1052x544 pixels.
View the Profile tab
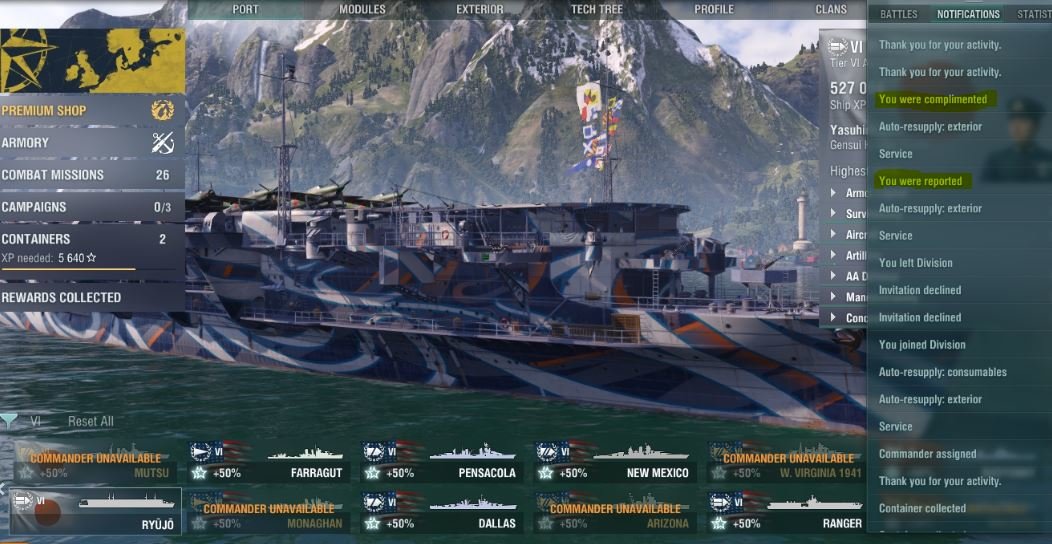[714, 10]
